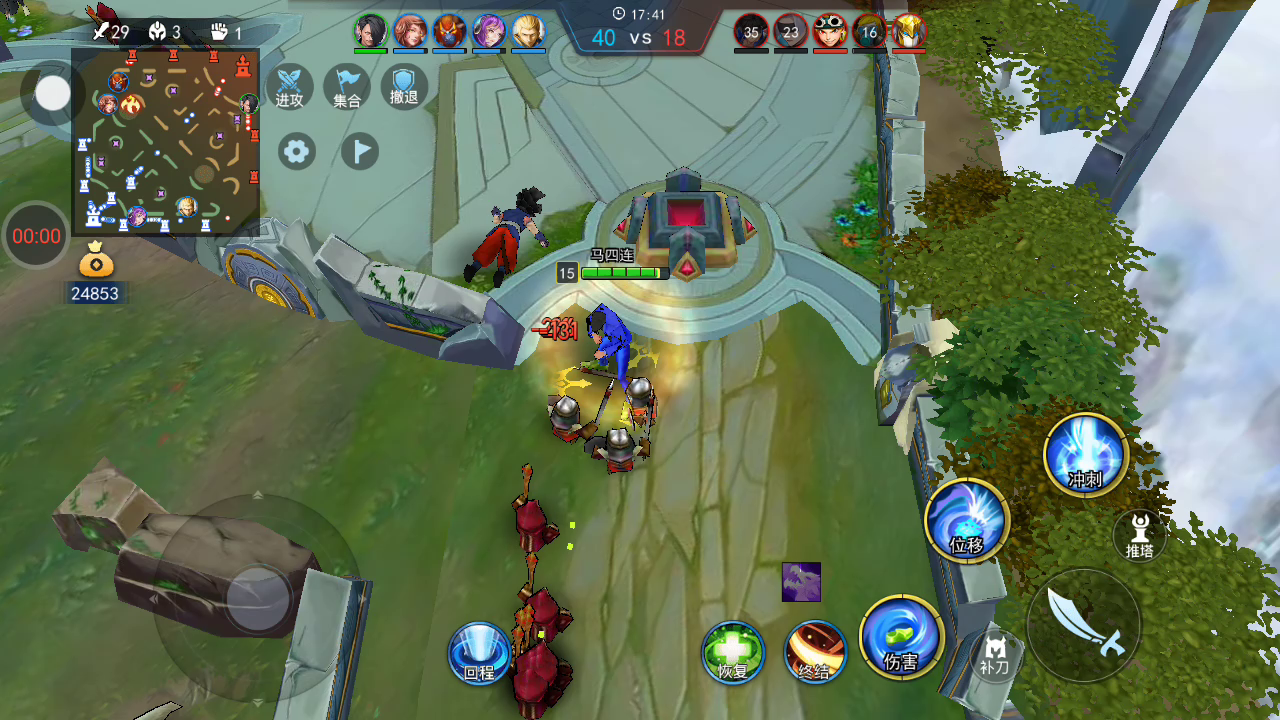Tap the 集合 gather signal button
The height and width of the screenshot is (720, 1280).
click(347, 86)
